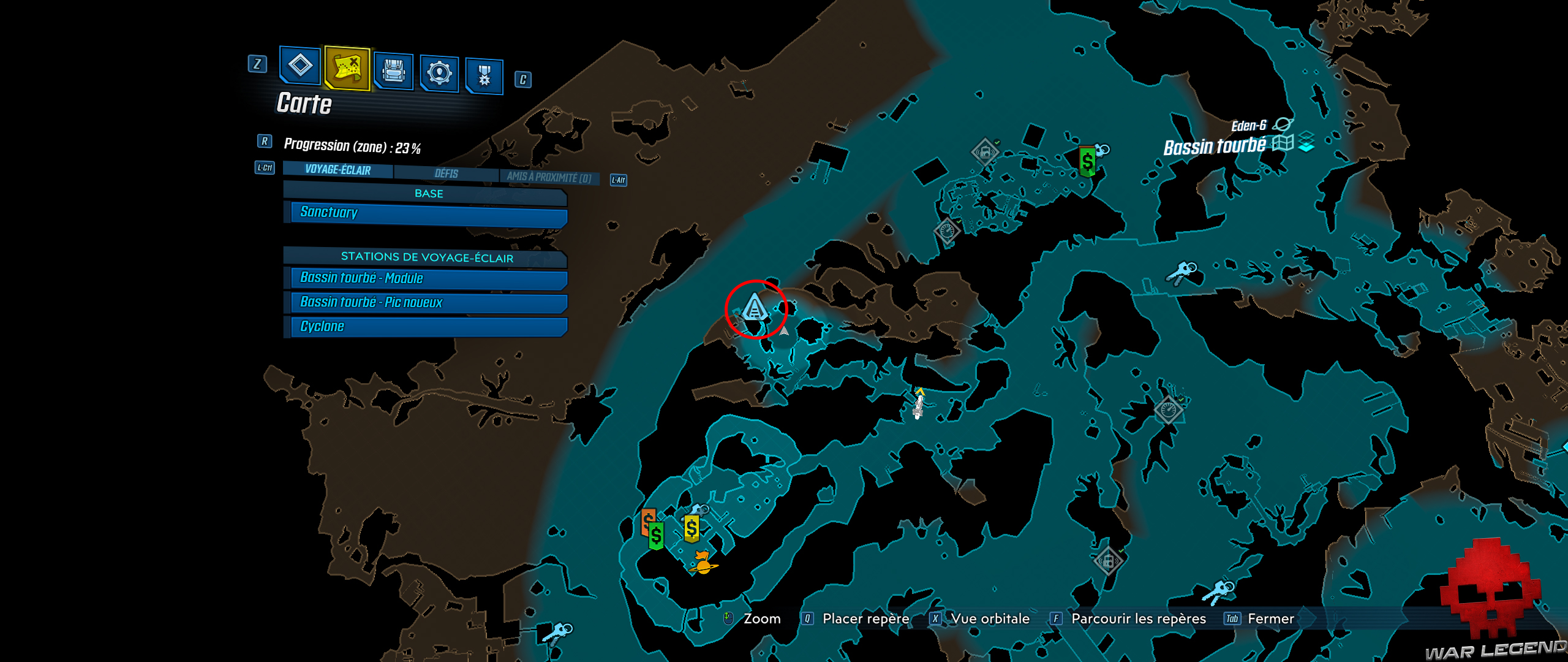This screenshot has width=1568, height=662.
Task: Click Fermer to close the map
Action: 1269,619
